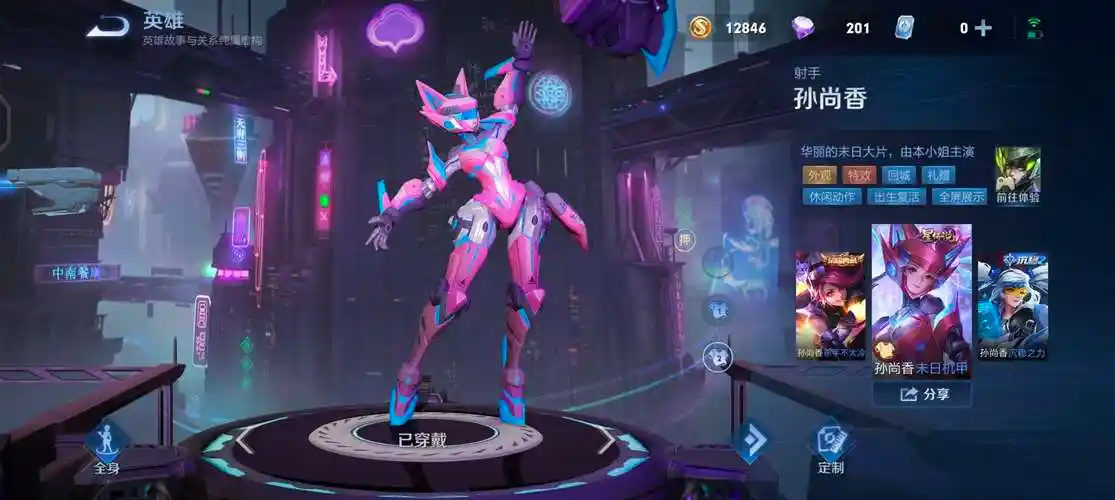Share this skin with 分享 button
The width and height of the screenshot is (1115, 500).
click(x=921, y=394)
